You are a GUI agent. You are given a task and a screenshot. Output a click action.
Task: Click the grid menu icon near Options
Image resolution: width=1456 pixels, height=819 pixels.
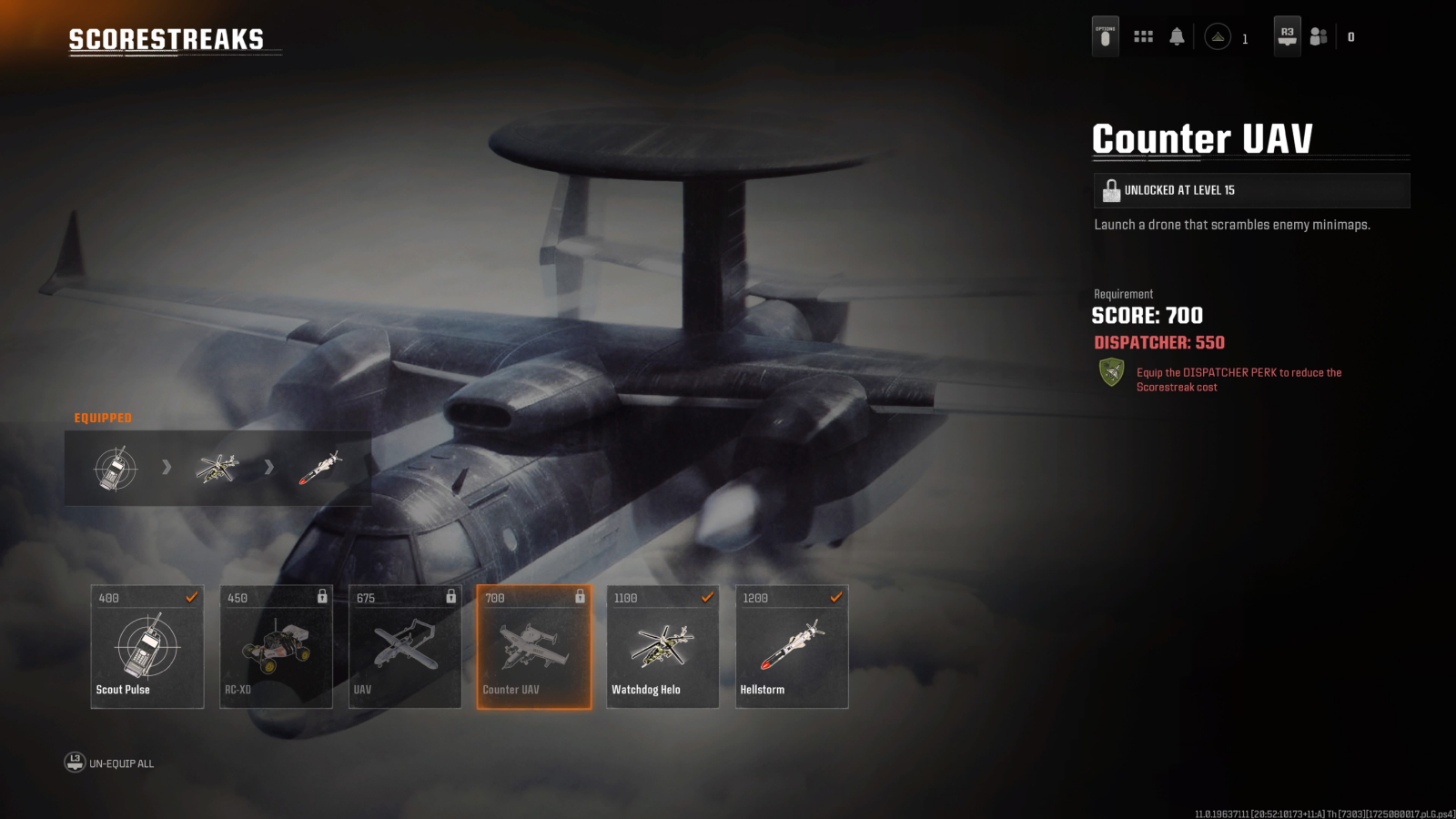[1143, 35]
